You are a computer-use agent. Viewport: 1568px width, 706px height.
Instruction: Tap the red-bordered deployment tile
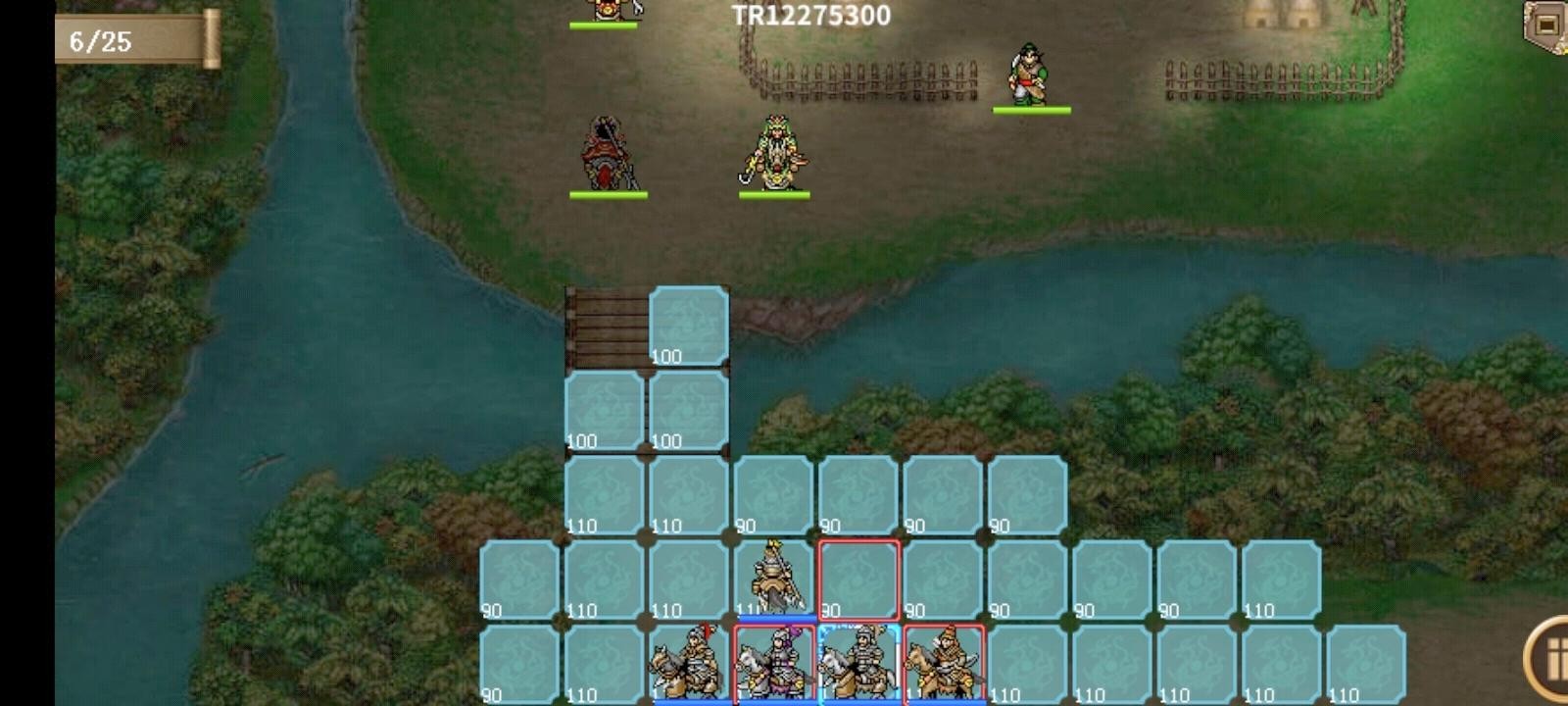(857, 579)
